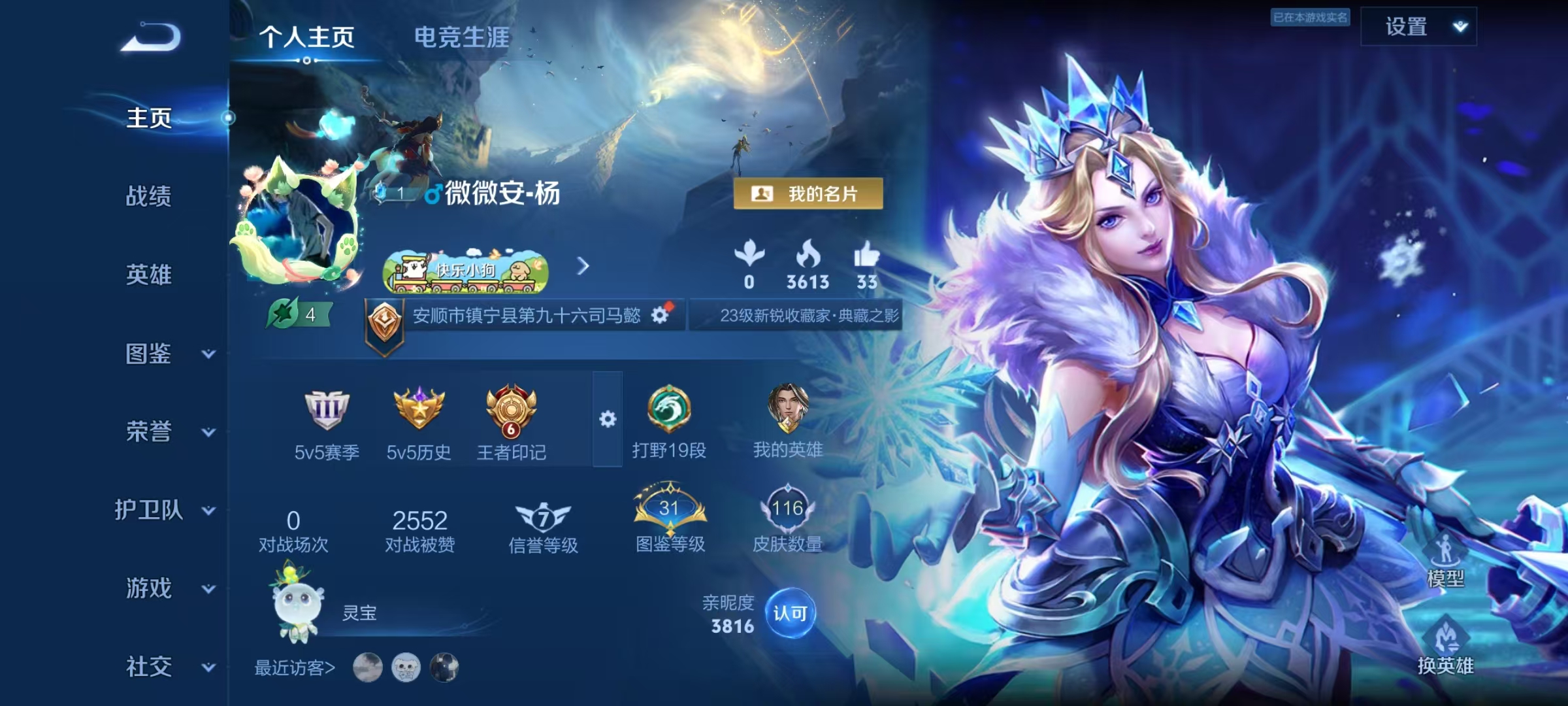The width and height of the screenshot is (1568, 706).
Task: Click the 快乐小狗 title banner
Action: pos(465,270)
